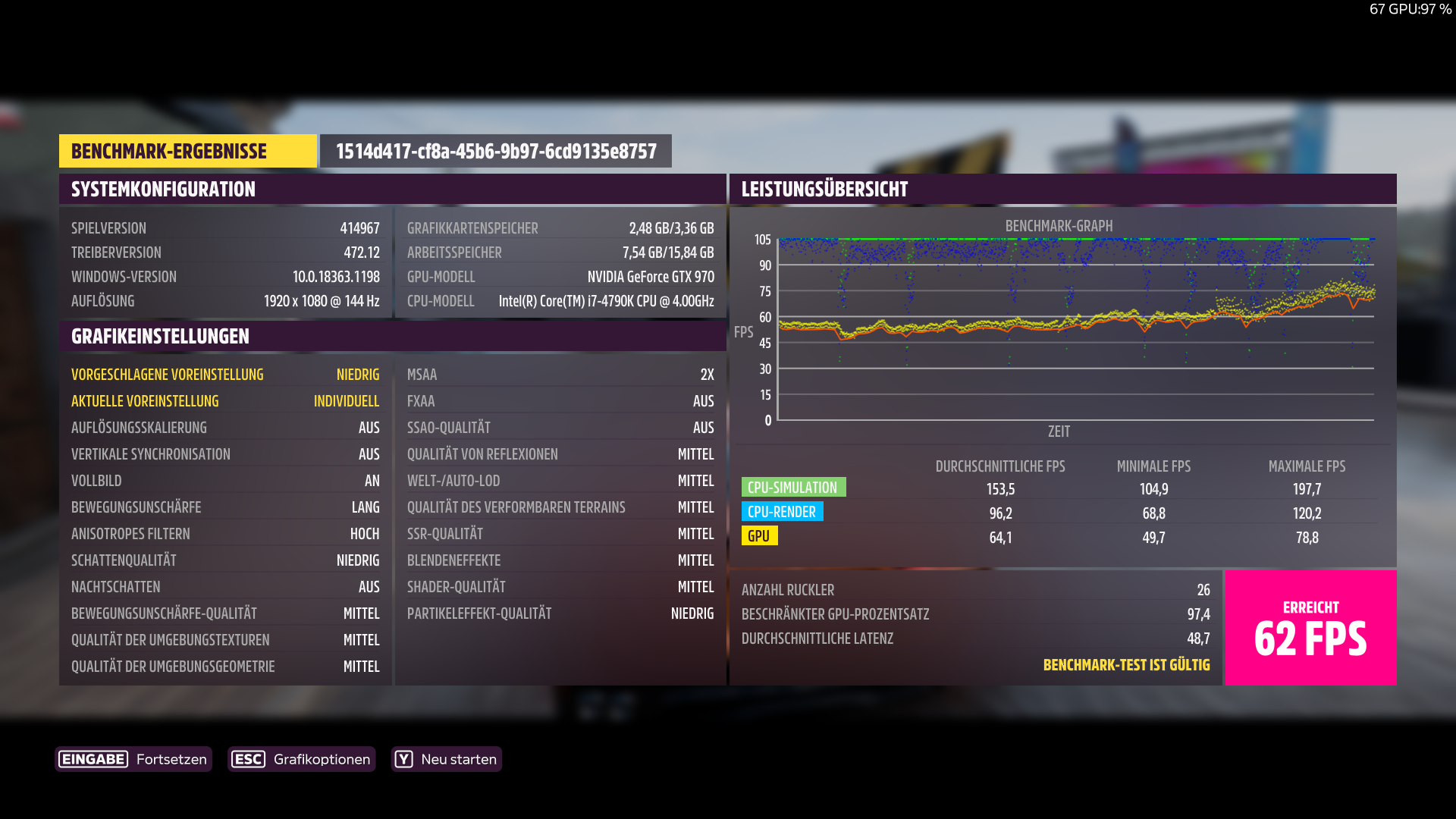Click the green CPU-SIMULATION legend badge

793,487
